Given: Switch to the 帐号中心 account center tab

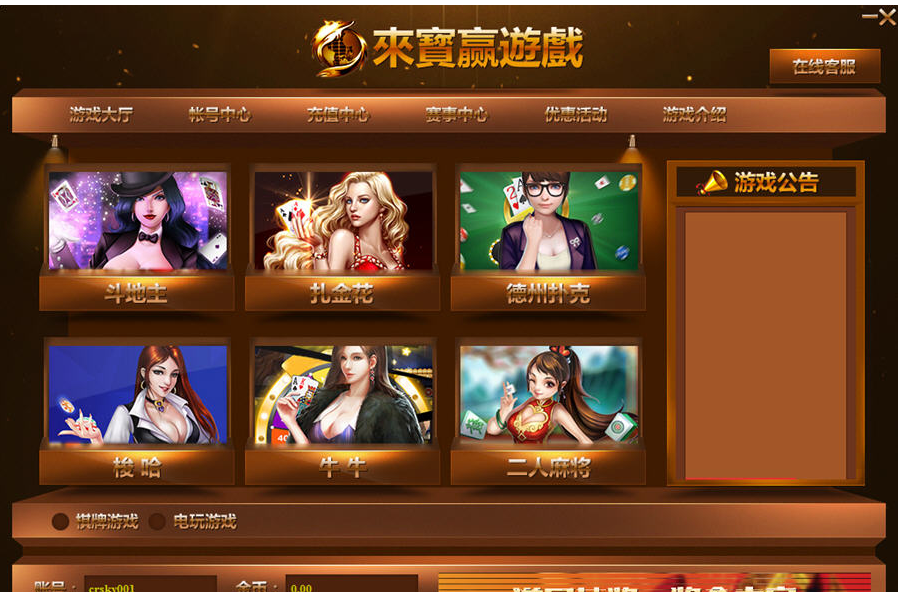Looking at the screenshot, I should [x=219, y=114].
